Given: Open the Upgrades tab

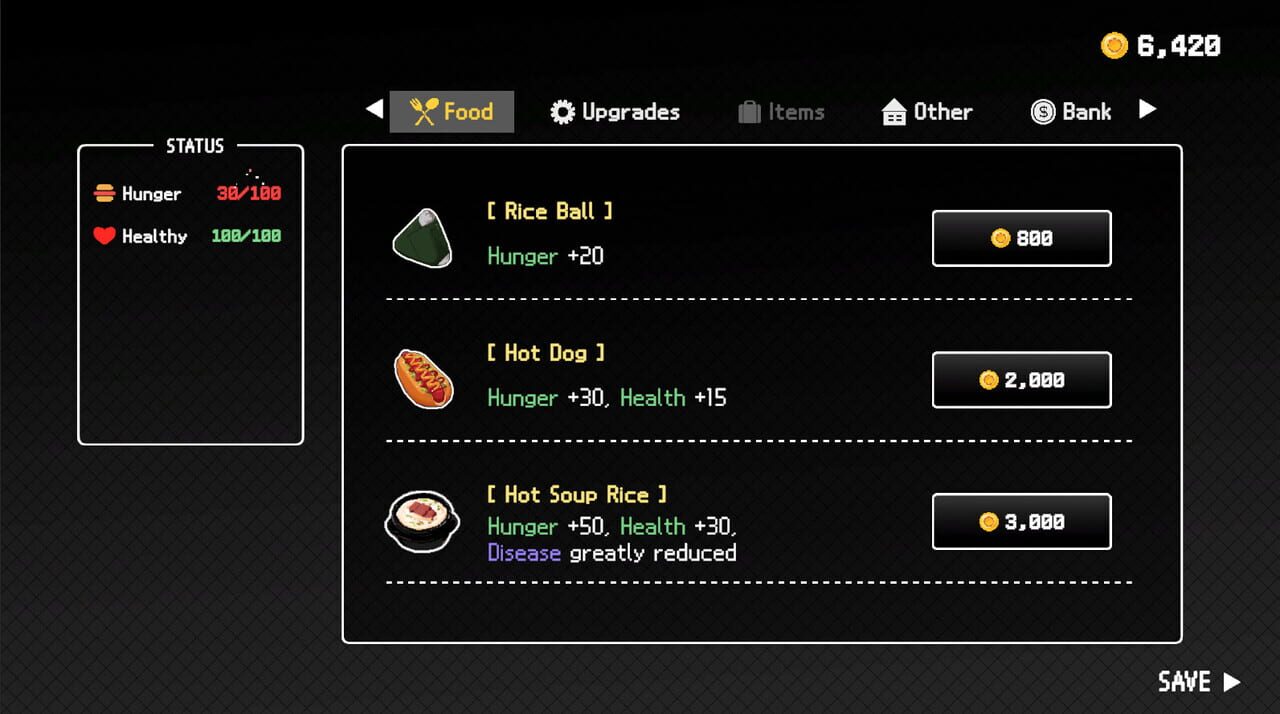Looking at the screenshot, I should 615,112.
